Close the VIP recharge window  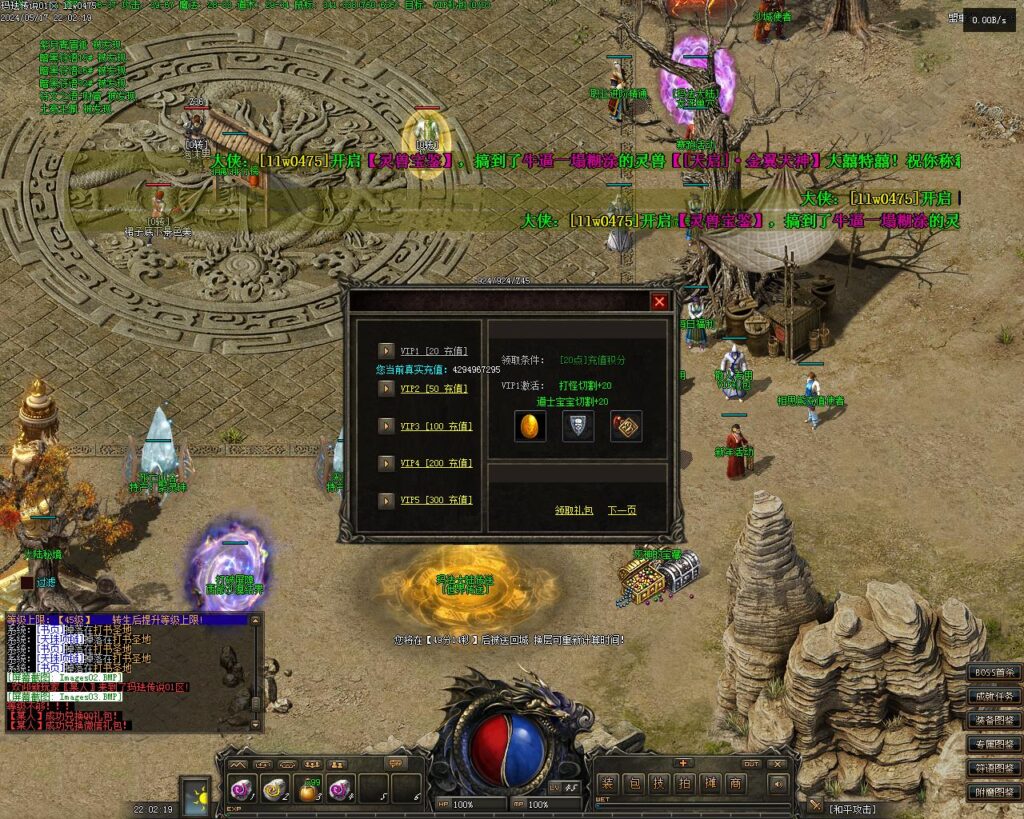pos(659,301)
